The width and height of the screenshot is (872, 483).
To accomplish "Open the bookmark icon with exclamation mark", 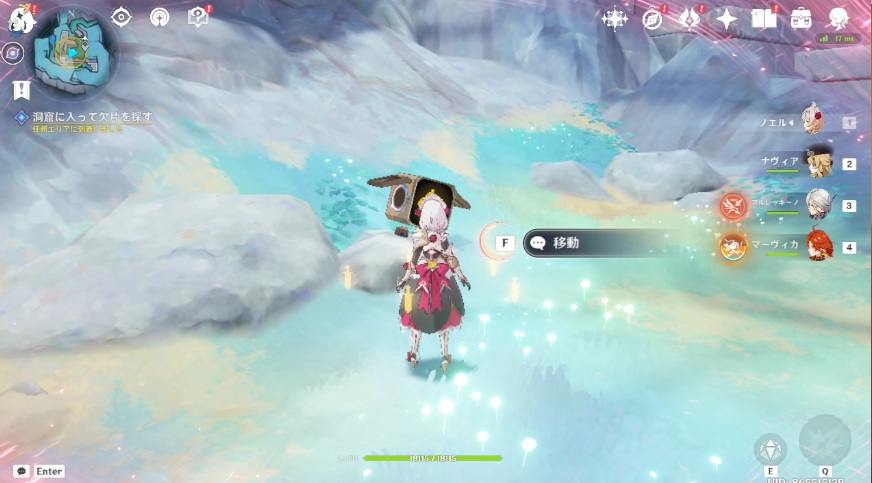I will coord(21,90).
